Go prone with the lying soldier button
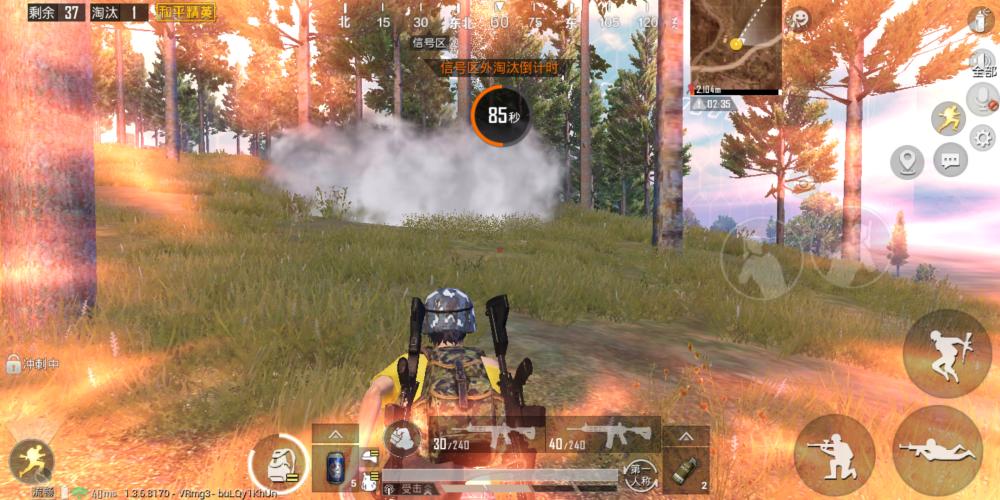The image size is (1000, 500). point(937,450)
